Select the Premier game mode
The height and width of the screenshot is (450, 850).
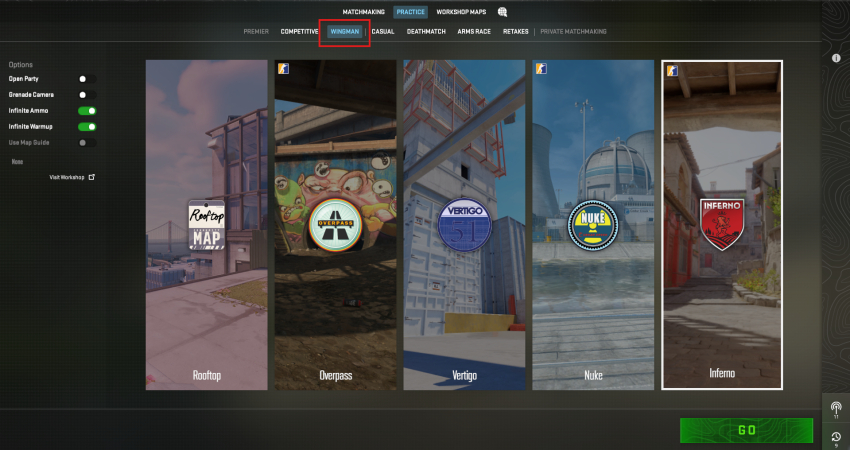point(256,32)
